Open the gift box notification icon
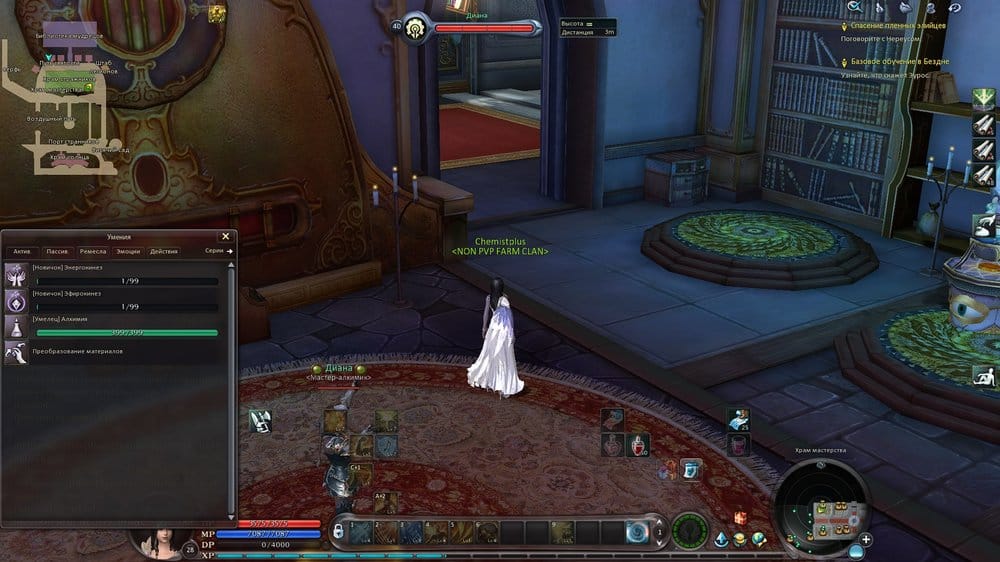Image resolution: width=1000 pixels, height=562 pixels. coord(741,517)
